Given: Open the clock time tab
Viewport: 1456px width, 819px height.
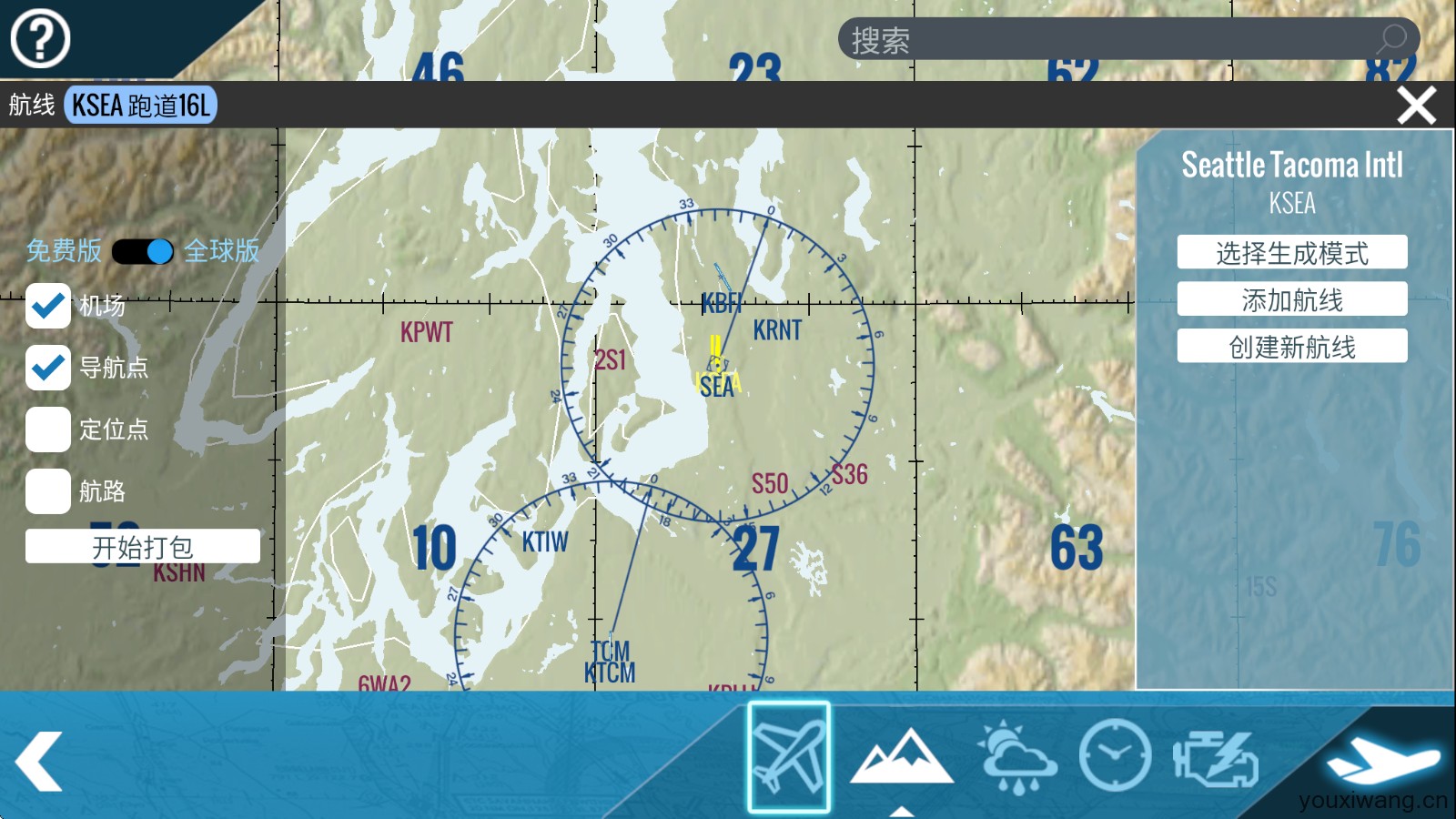Looking at the screenshot, I should 1115,755.
